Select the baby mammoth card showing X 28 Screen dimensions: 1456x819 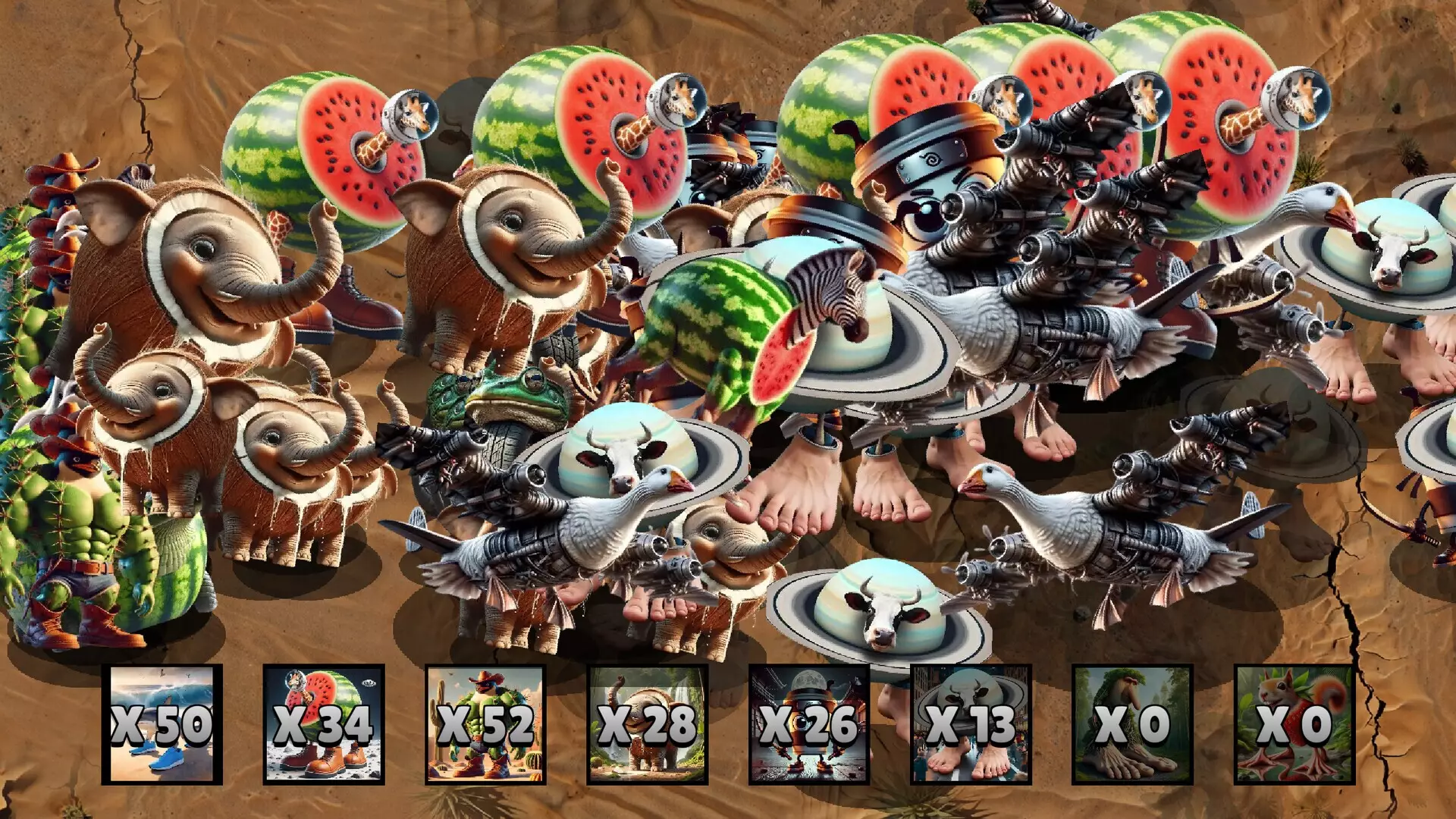tap(648, 724)
